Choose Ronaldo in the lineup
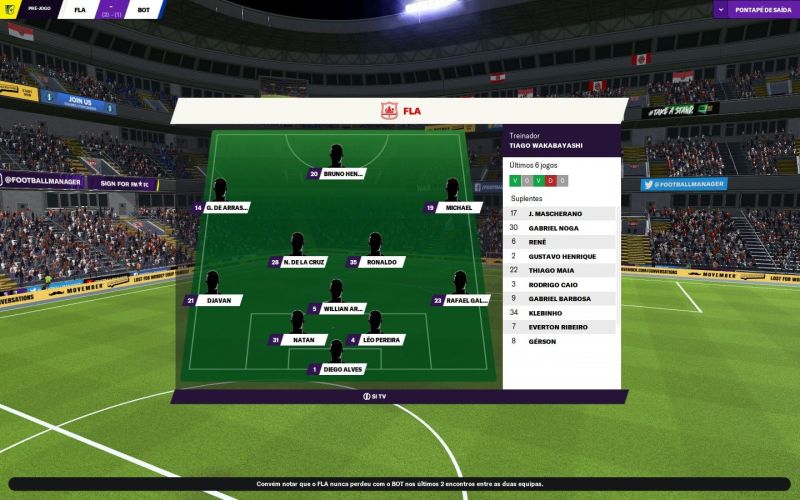This screenshot has height=500, width=800. click(380, 262)
